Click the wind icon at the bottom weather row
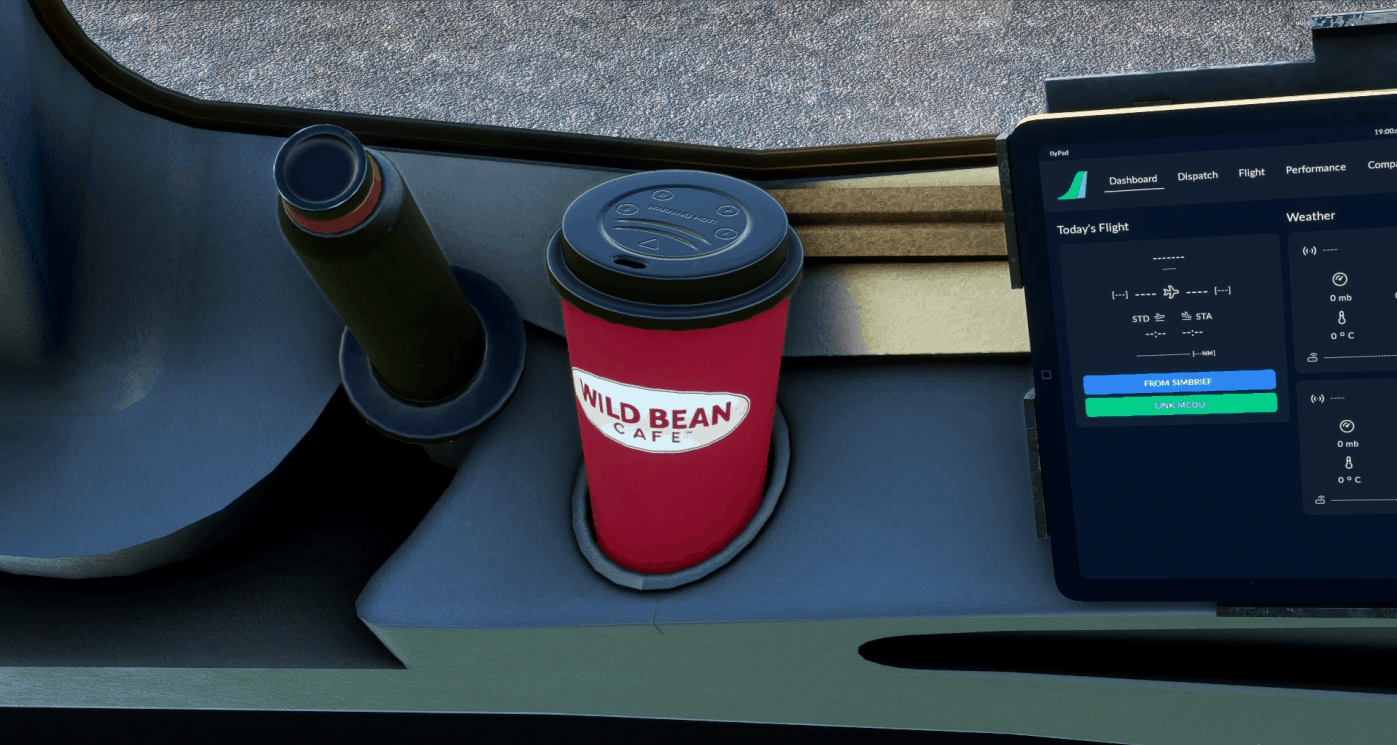Screen dimensions: 1397x745 click(x=1313, y=356)
